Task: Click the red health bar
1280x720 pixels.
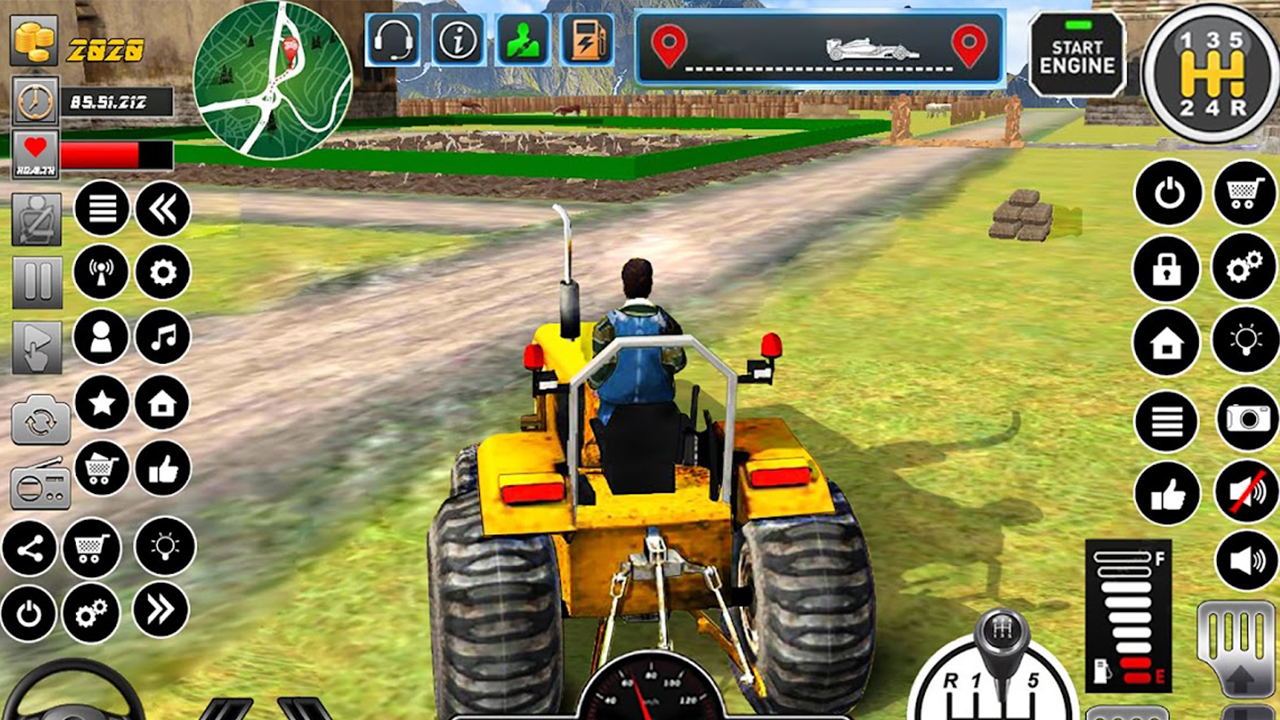Action: point(100,155)
